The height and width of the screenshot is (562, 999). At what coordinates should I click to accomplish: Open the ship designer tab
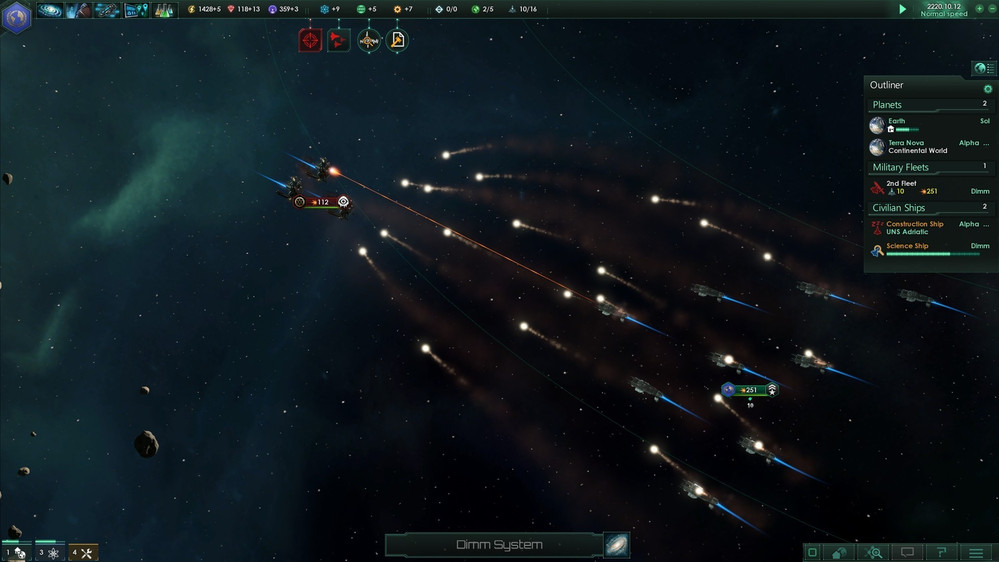tap(107, 10)
